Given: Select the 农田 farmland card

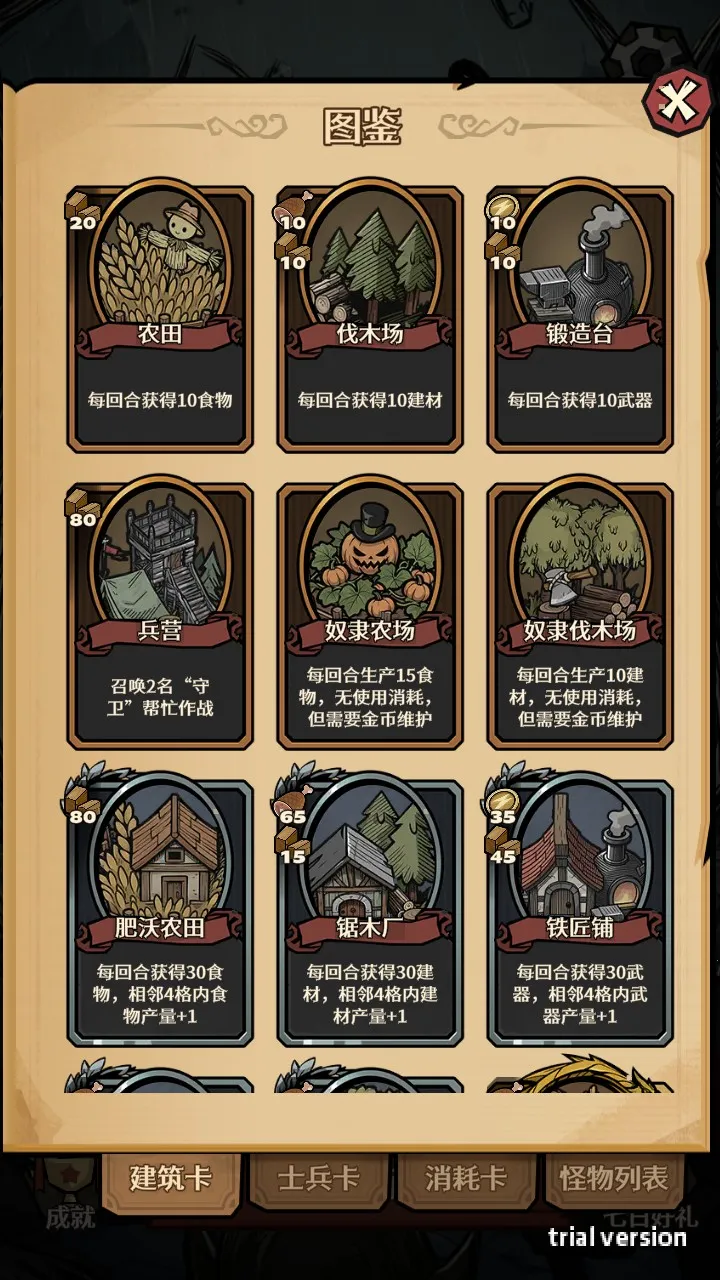Looking at the screenshot, I should coord(160,318).
